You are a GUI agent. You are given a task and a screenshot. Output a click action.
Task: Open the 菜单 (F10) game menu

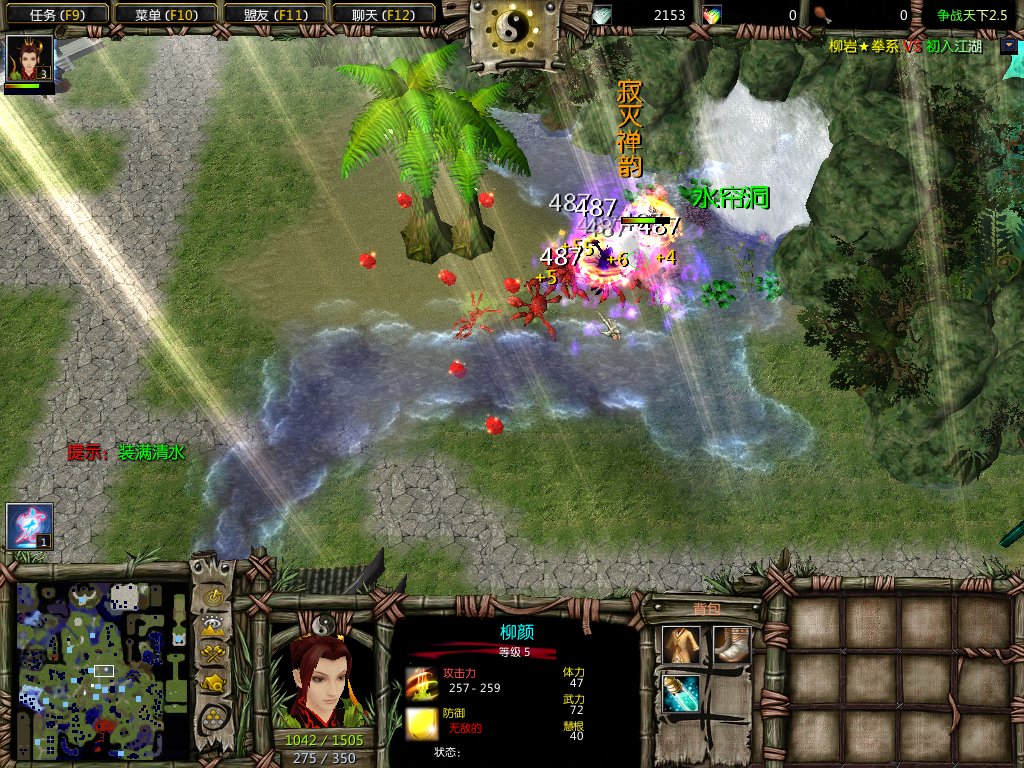click(x=163, y=14)
